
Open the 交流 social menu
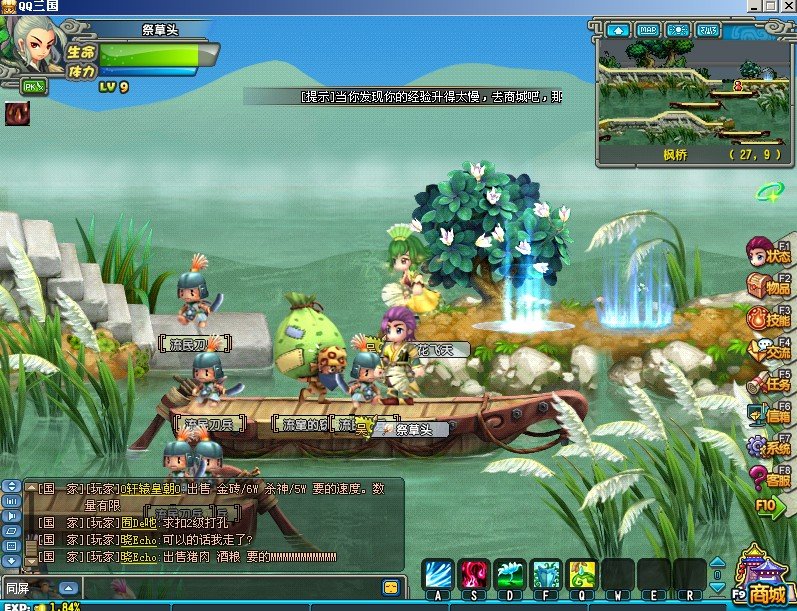(771, 351)
